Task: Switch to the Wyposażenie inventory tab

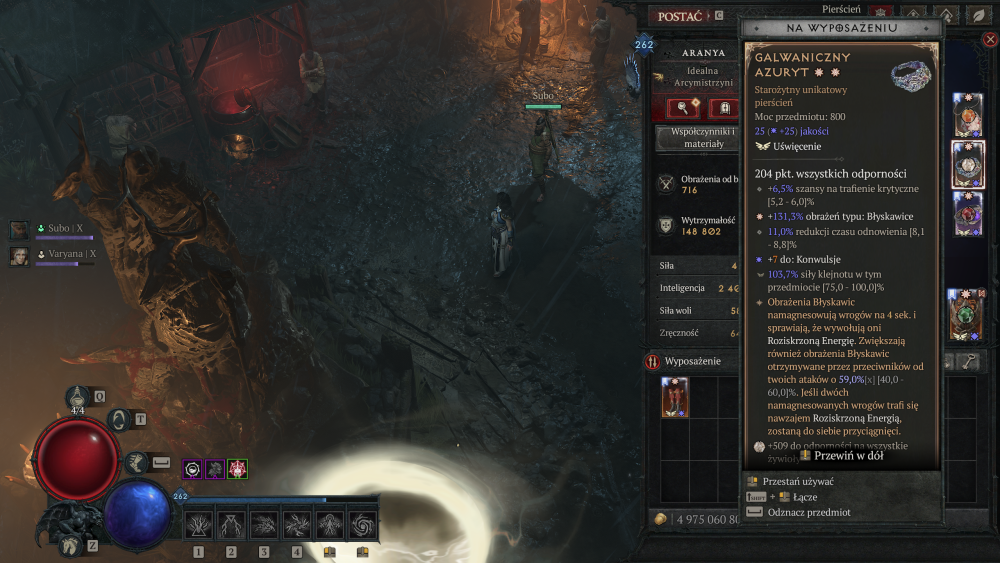Action: (x=690, y=361)
